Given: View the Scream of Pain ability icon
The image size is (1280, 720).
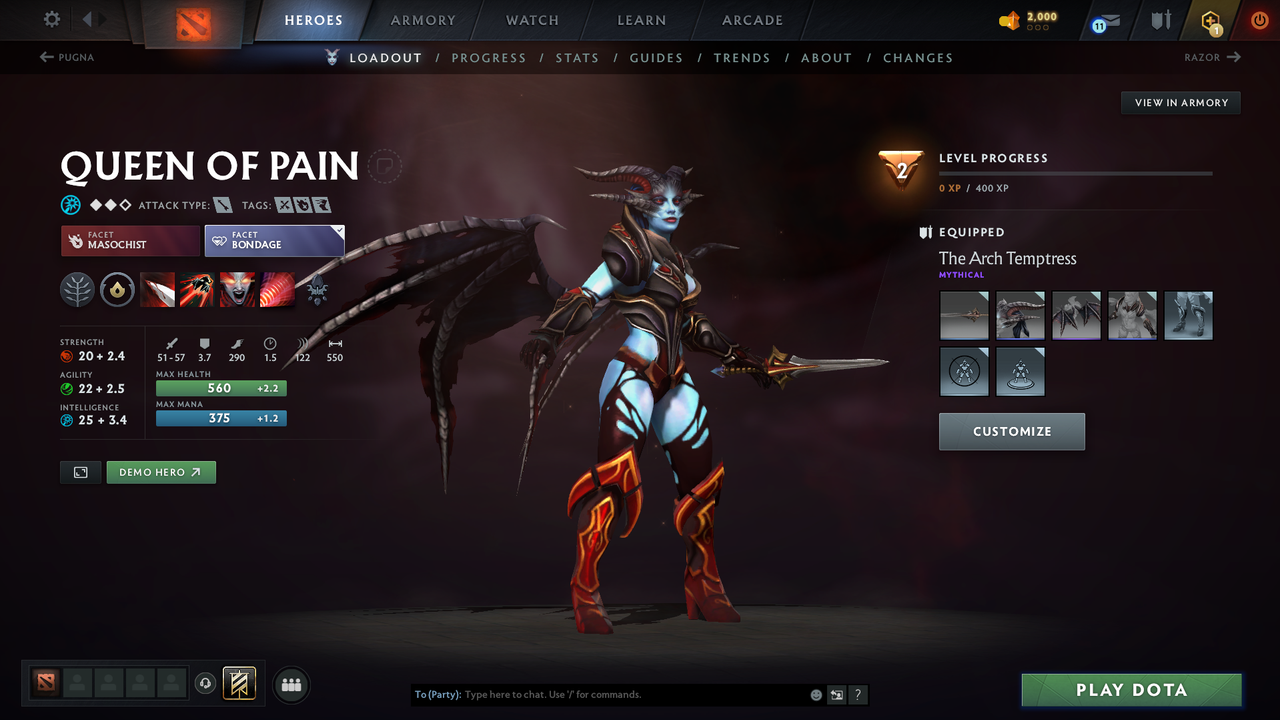Looking at the screenshot, I should click(237, 290).
